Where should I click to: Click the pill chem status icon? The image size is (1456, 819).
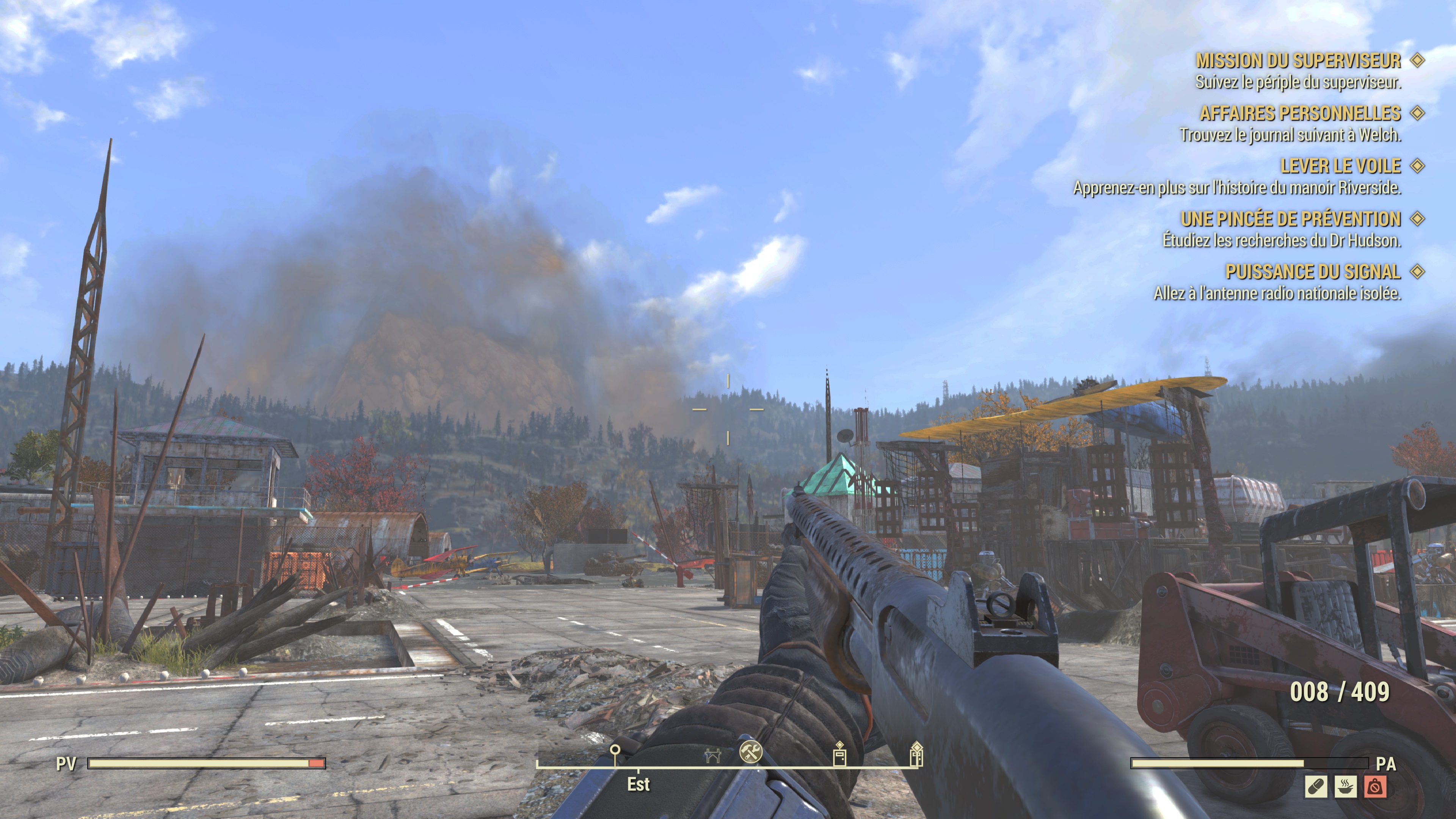pos(1316,787)
